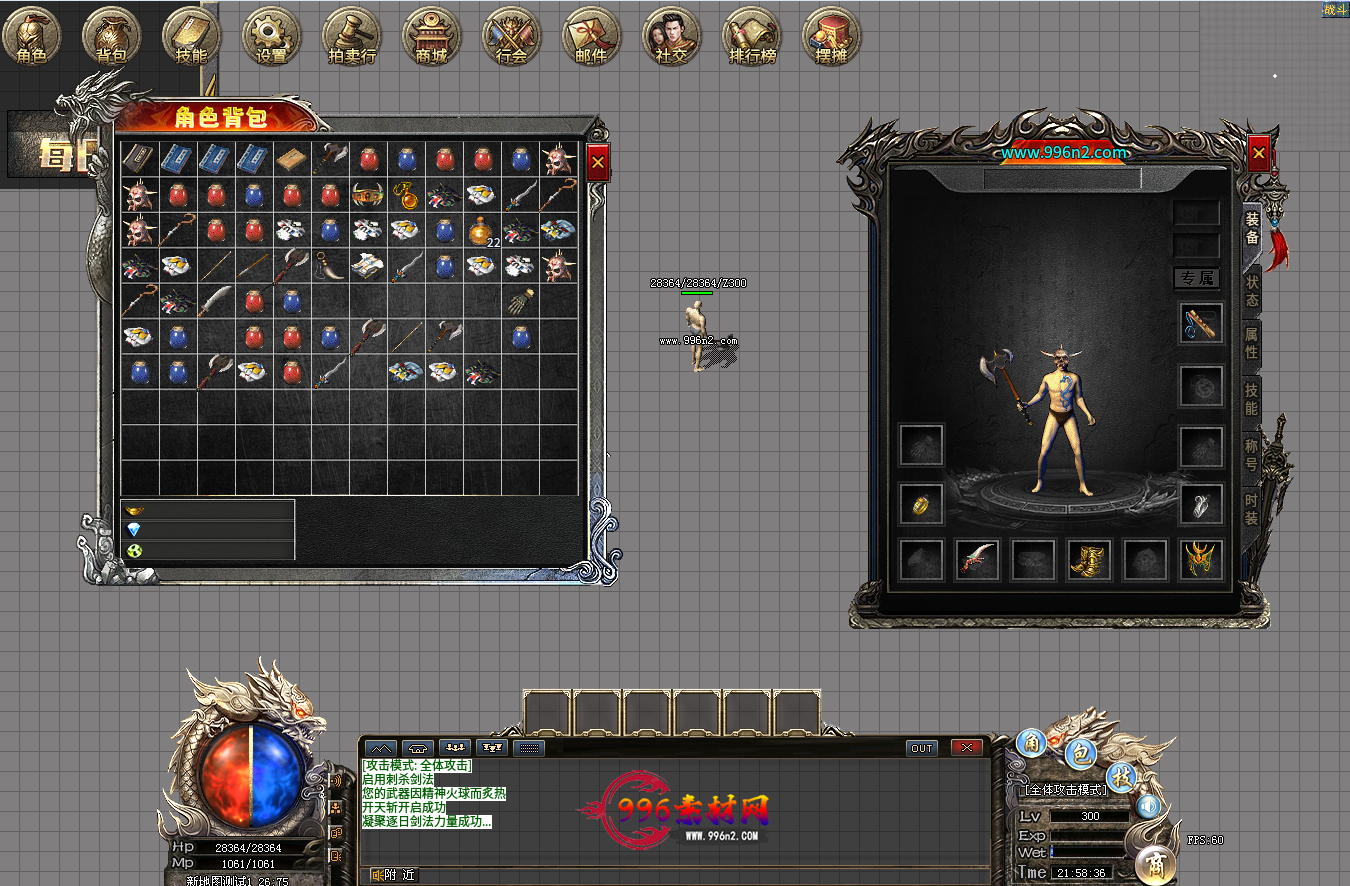Show the 排行榜 leaderboard
This screenshot has width=1350, height=886.
tap(752, 37)
